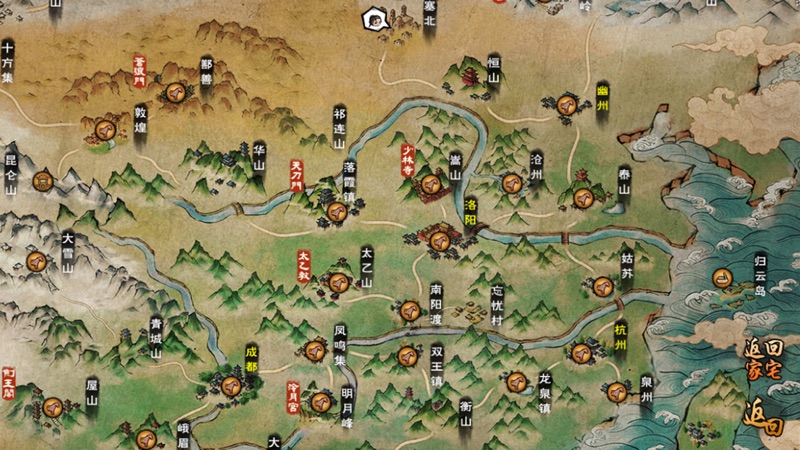This screenshot has width=800, height=450.
Task: Open the 落霞镇 town marker
Action: pyautogui.click(x=335, y=211)
